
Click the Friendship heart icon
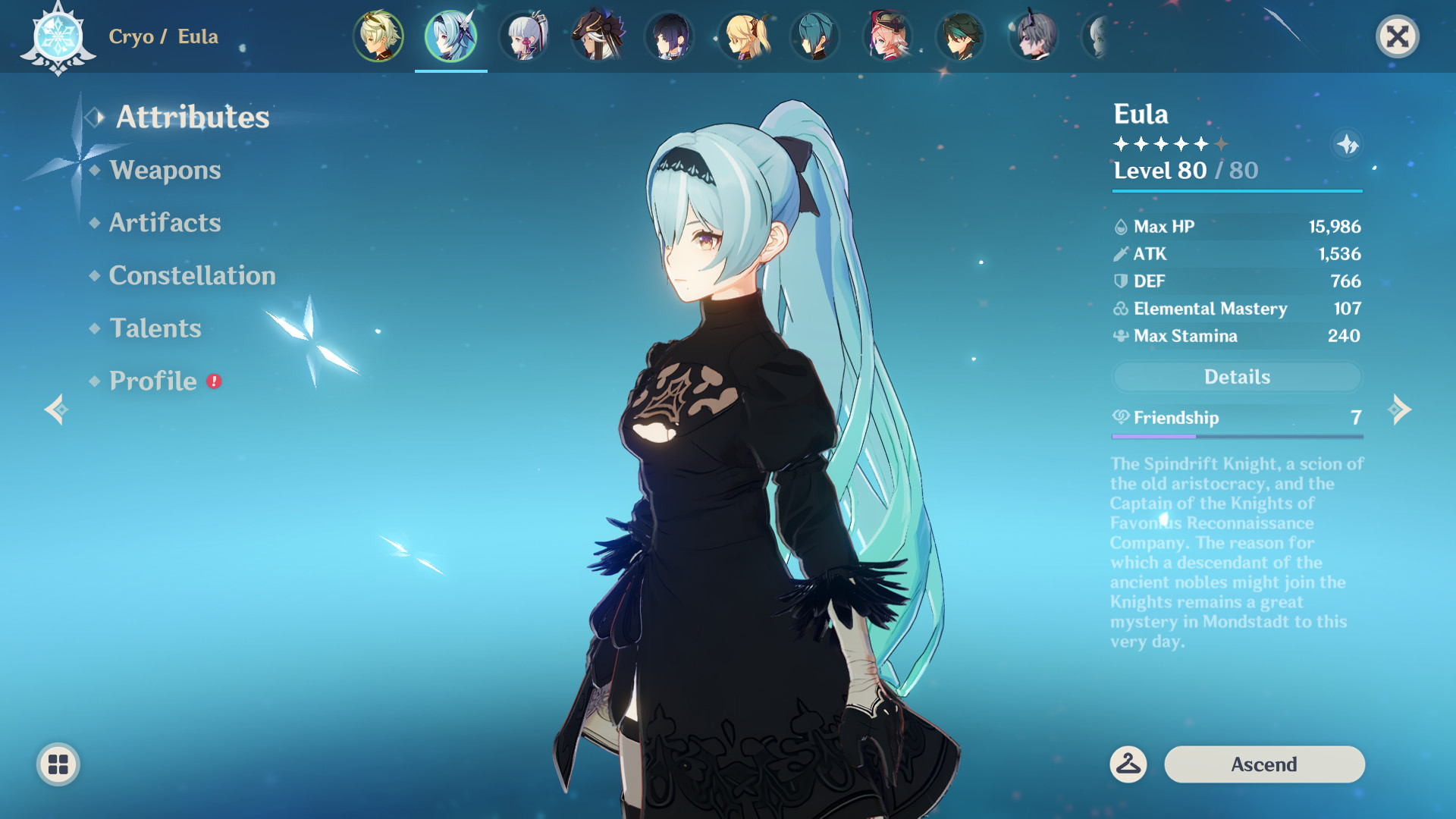point(1120,417)
